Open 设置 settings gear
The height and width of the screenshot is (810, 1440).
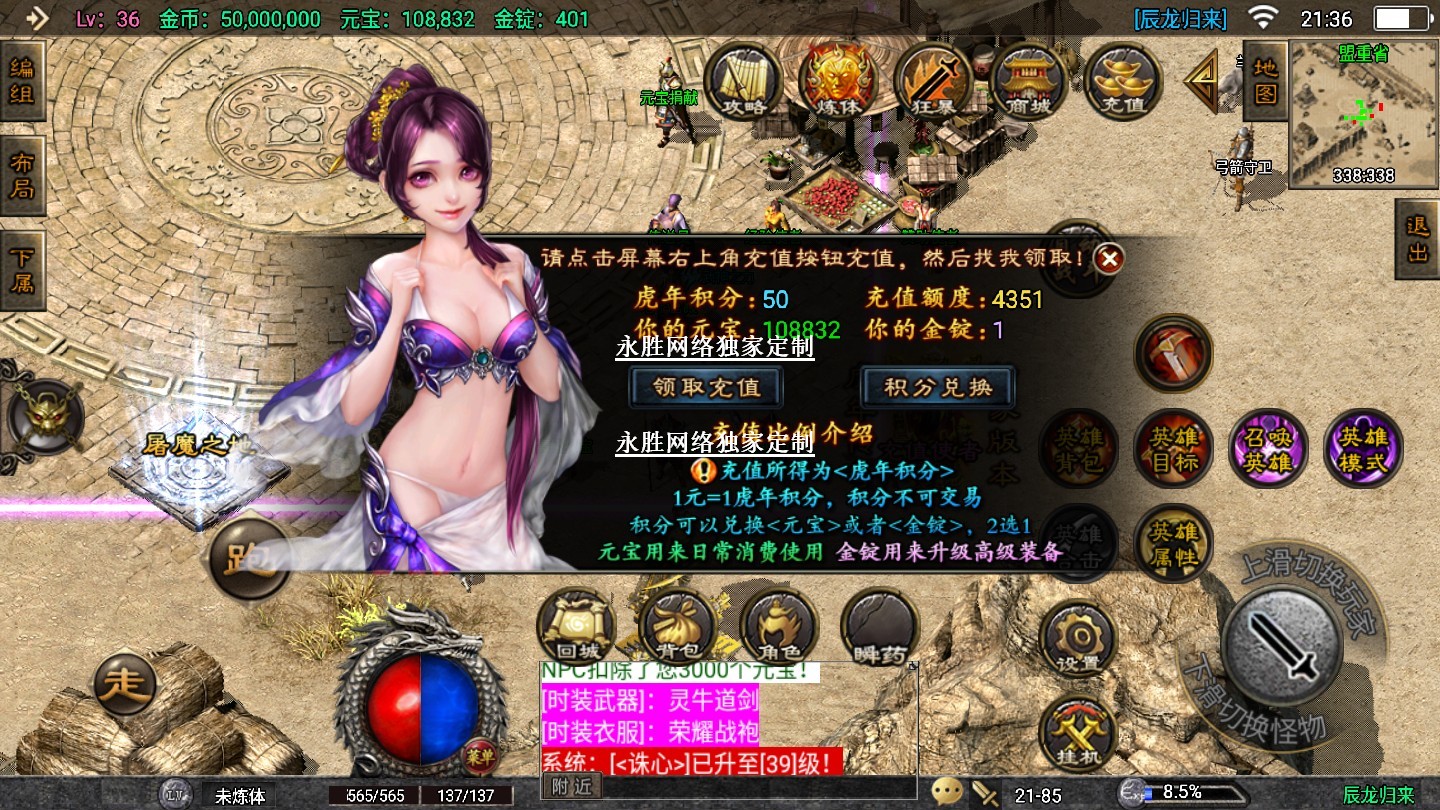point(1078,640)
